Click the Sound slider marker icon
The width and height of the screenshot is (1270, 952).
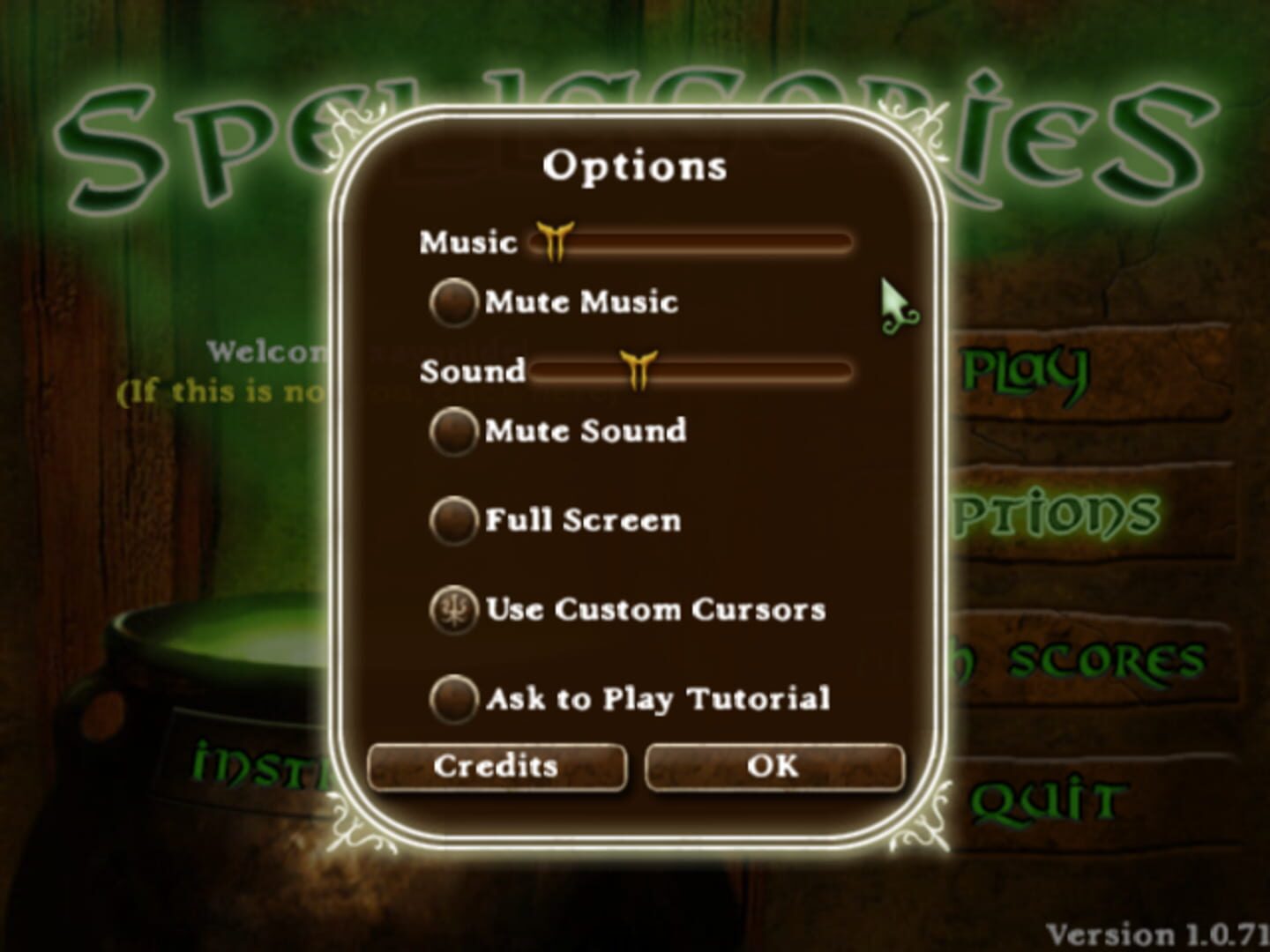click(x=637, y=370)
